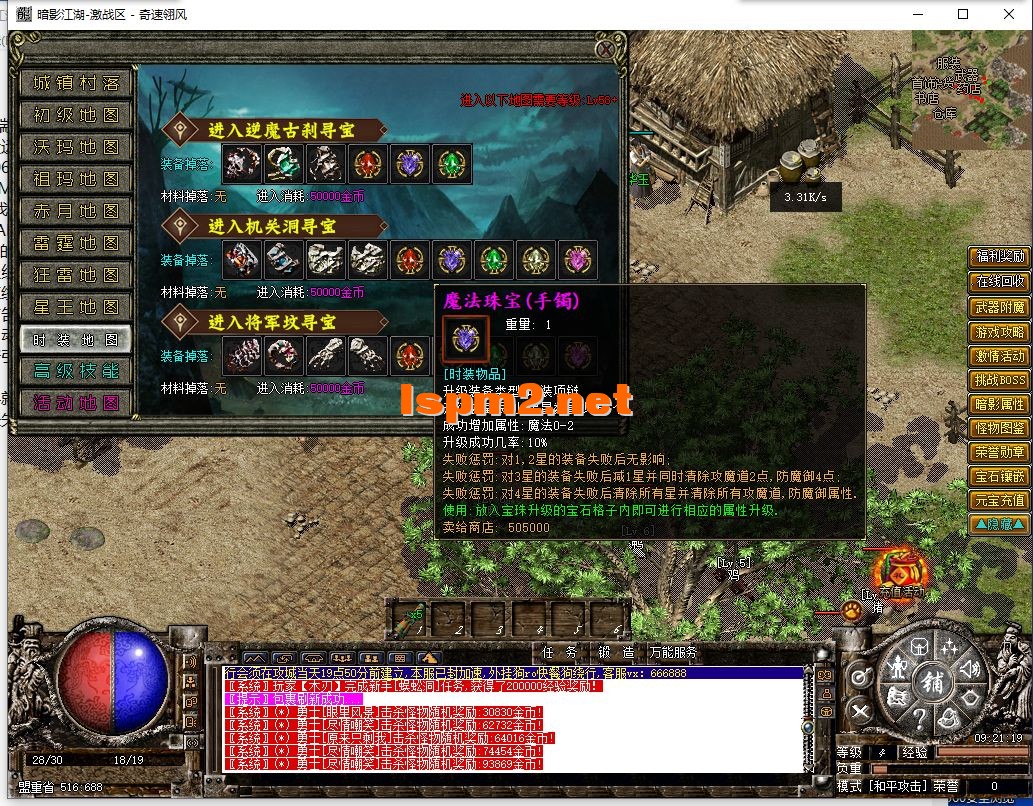Open the 万能服务 menu above chat
The image size is (1033, 806).
click(x=673, y=652)
